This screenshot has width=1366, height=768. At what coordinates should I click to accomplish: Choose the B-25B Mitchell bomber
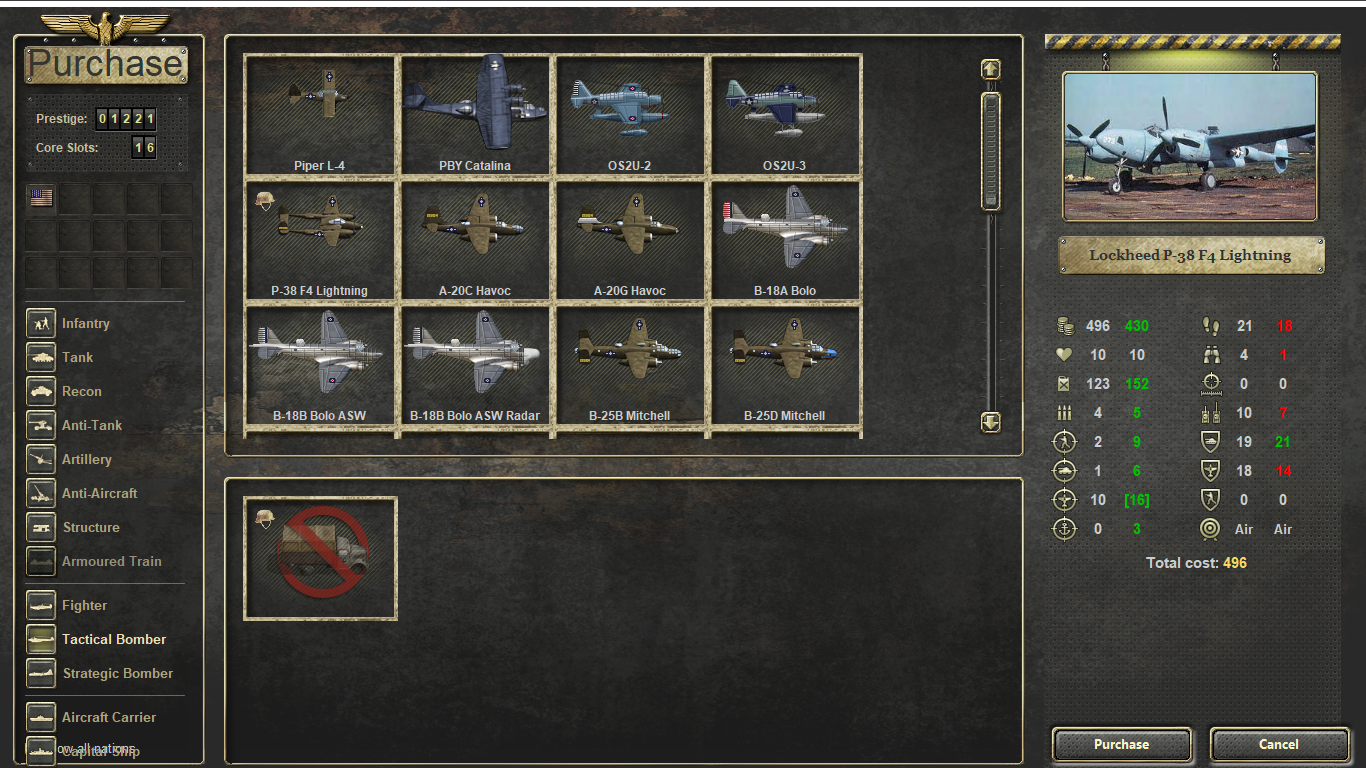630,365
